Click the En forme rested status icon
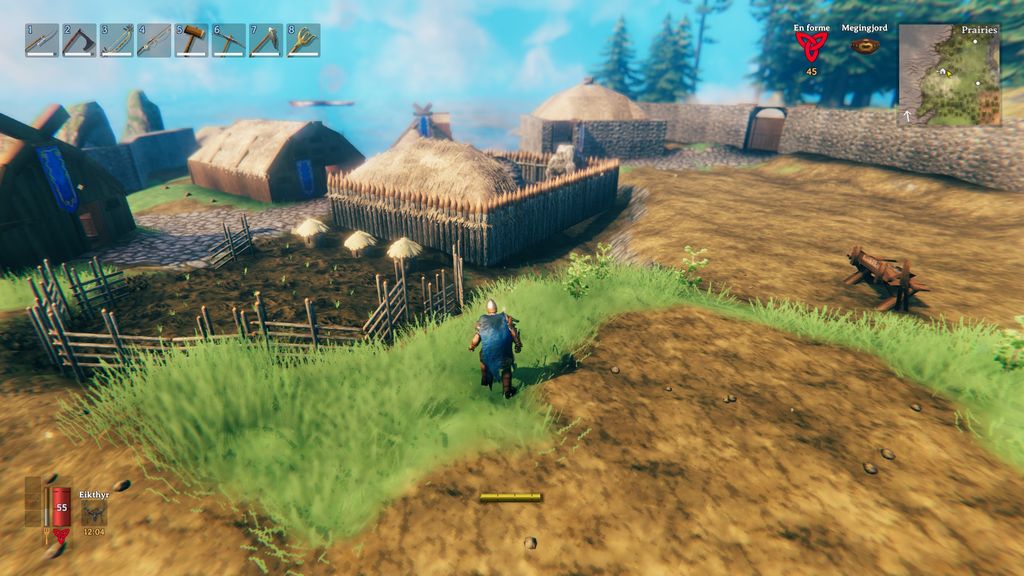Screen dimensions: 1024x576 (x=811, y=46)
